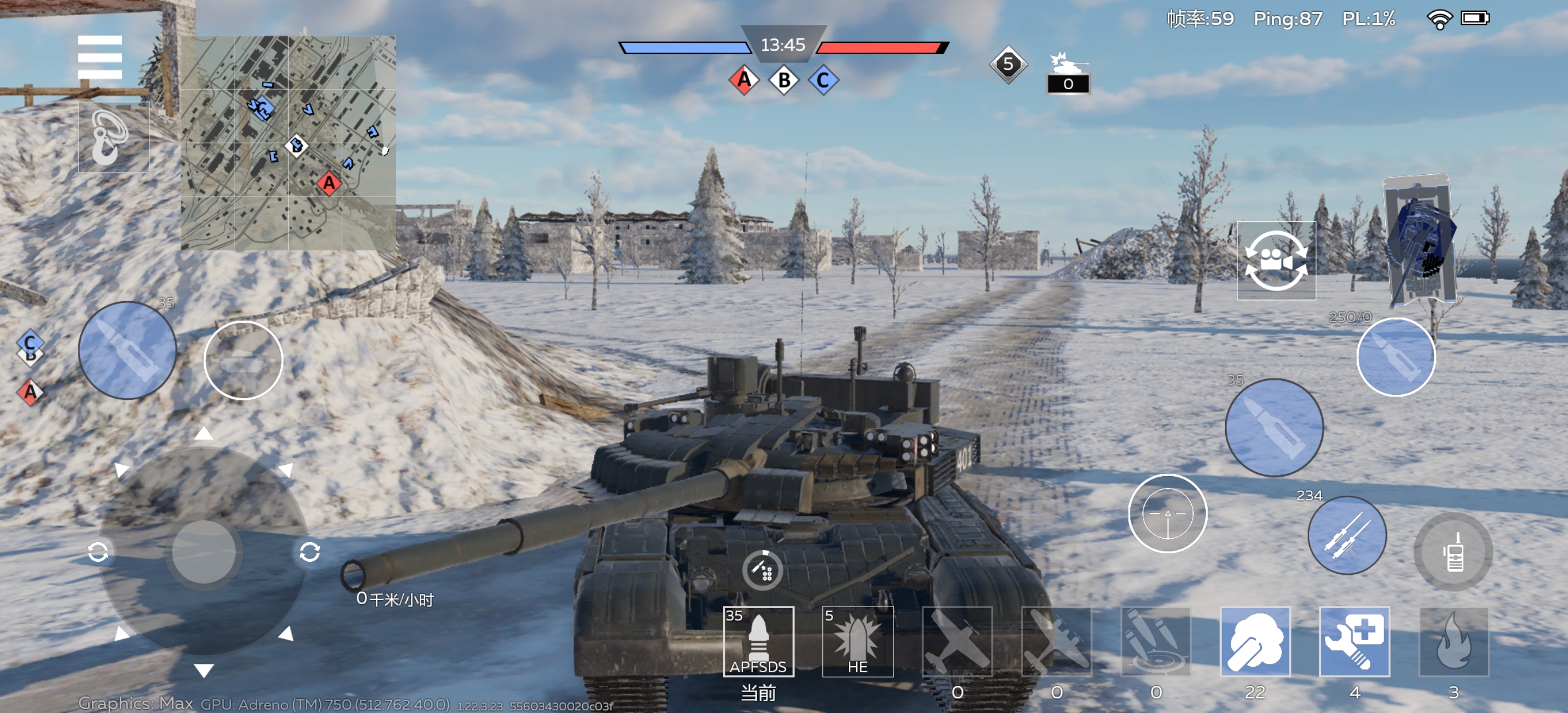Image resolution: width=1568 pixels, height=713 pixels.
Task: Tap the tank silhouette circle button
Action: tap(243, 360)
